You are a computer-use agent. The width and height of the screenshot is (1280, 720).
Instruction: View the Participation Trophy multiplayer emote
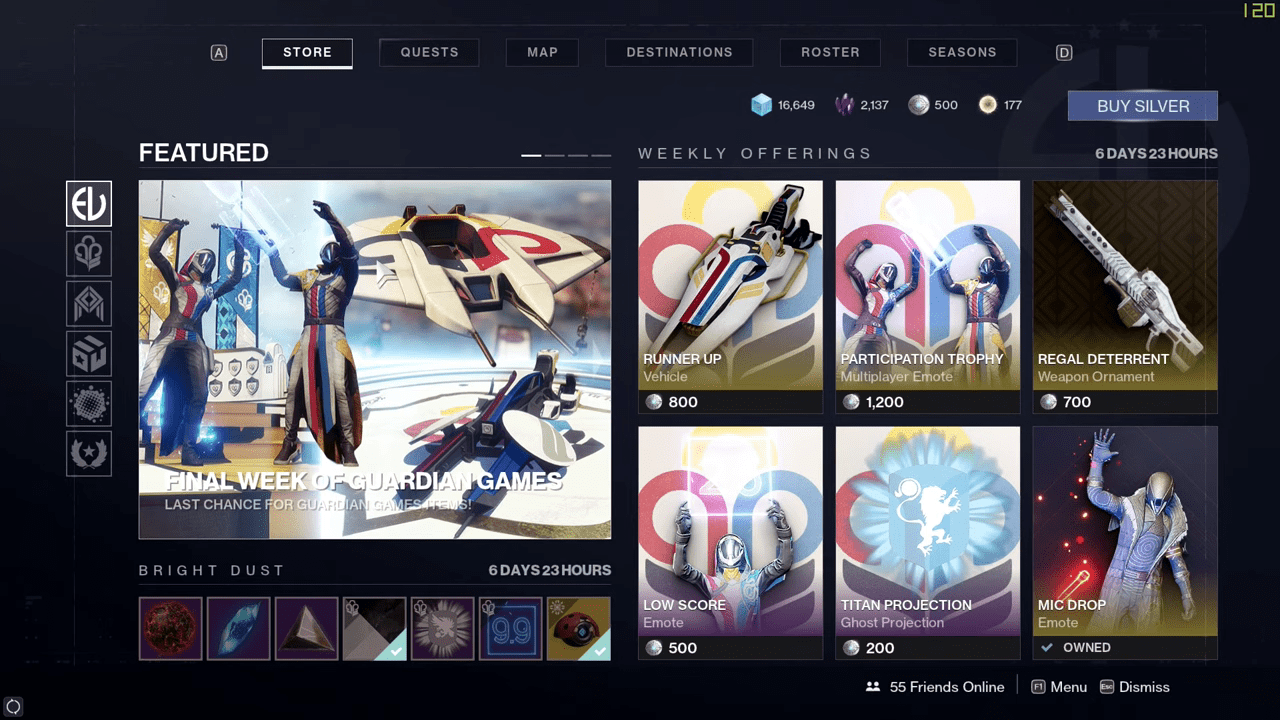click(x=927, y=296)
